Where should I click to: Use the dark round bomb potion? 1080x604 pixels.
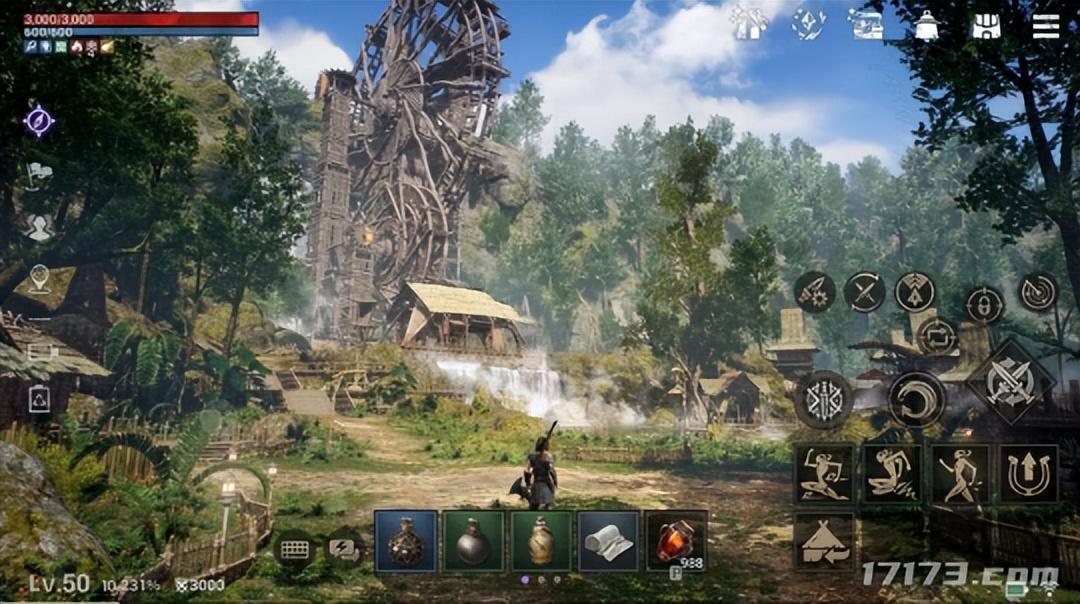473,541
